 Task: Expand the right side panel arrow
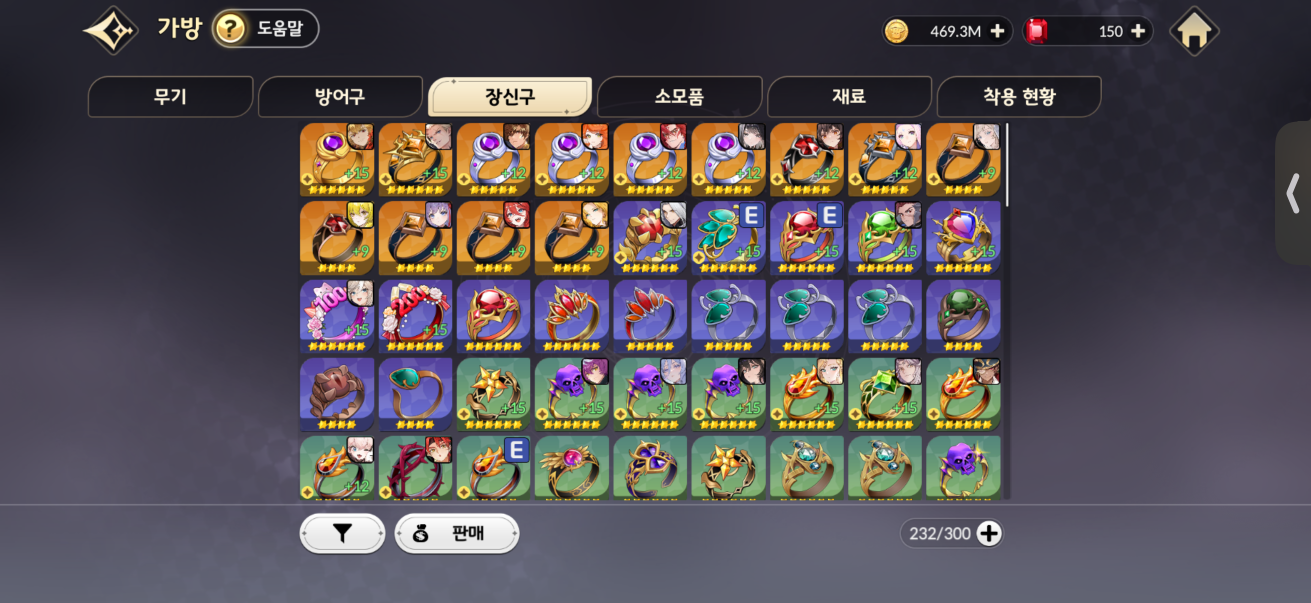point(1293,193)
